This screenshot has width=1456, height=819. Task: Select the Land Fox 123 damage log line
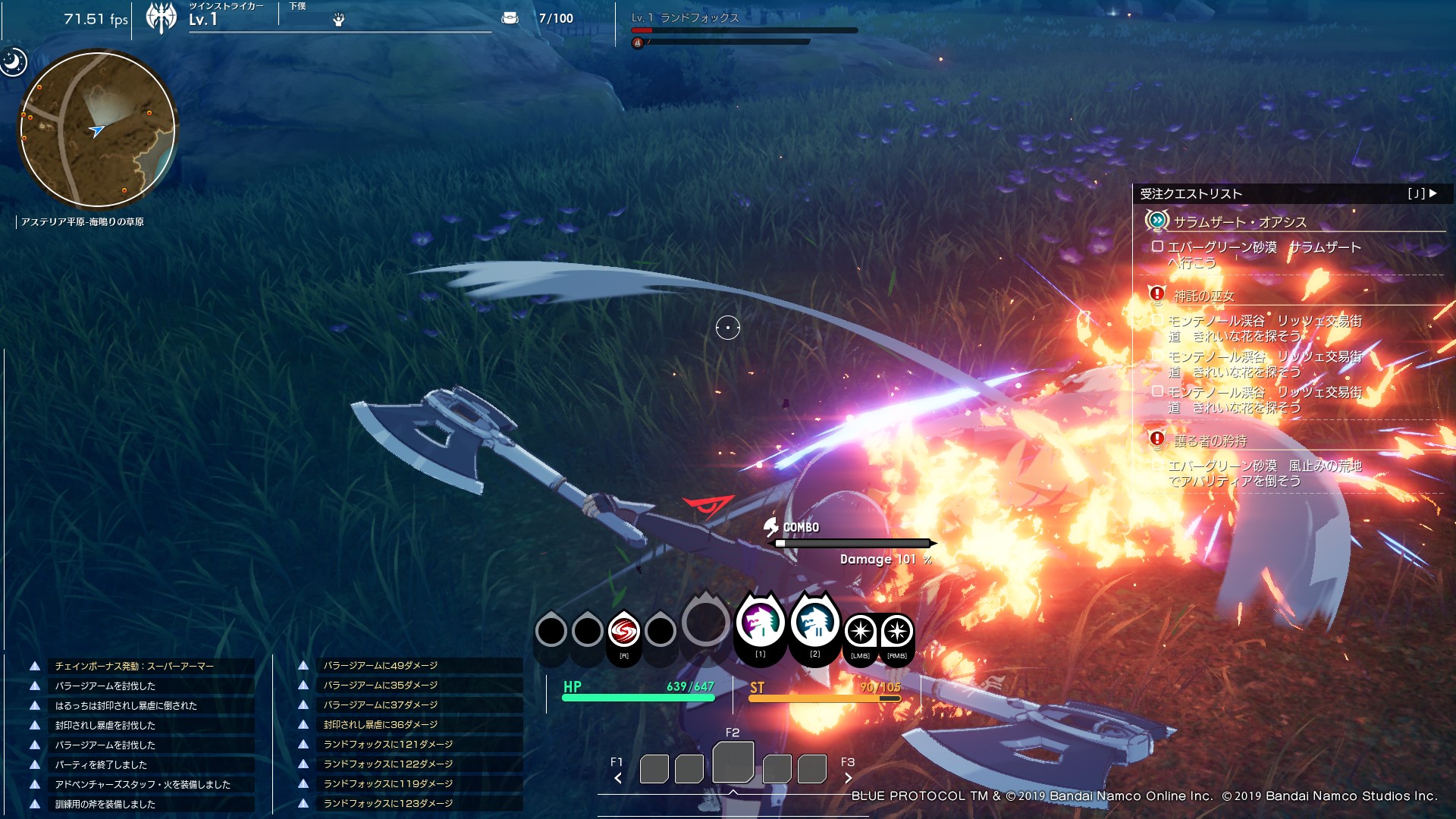pos(388,803)
